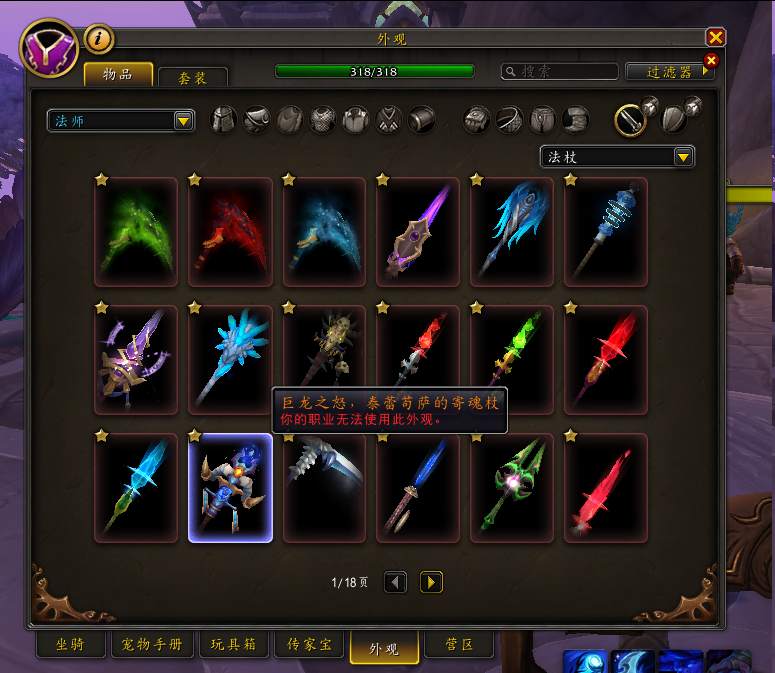Viewport: 775px width, 673px height.
Task: Select the green trident staff appearance
Action: [x=512, y=488]
